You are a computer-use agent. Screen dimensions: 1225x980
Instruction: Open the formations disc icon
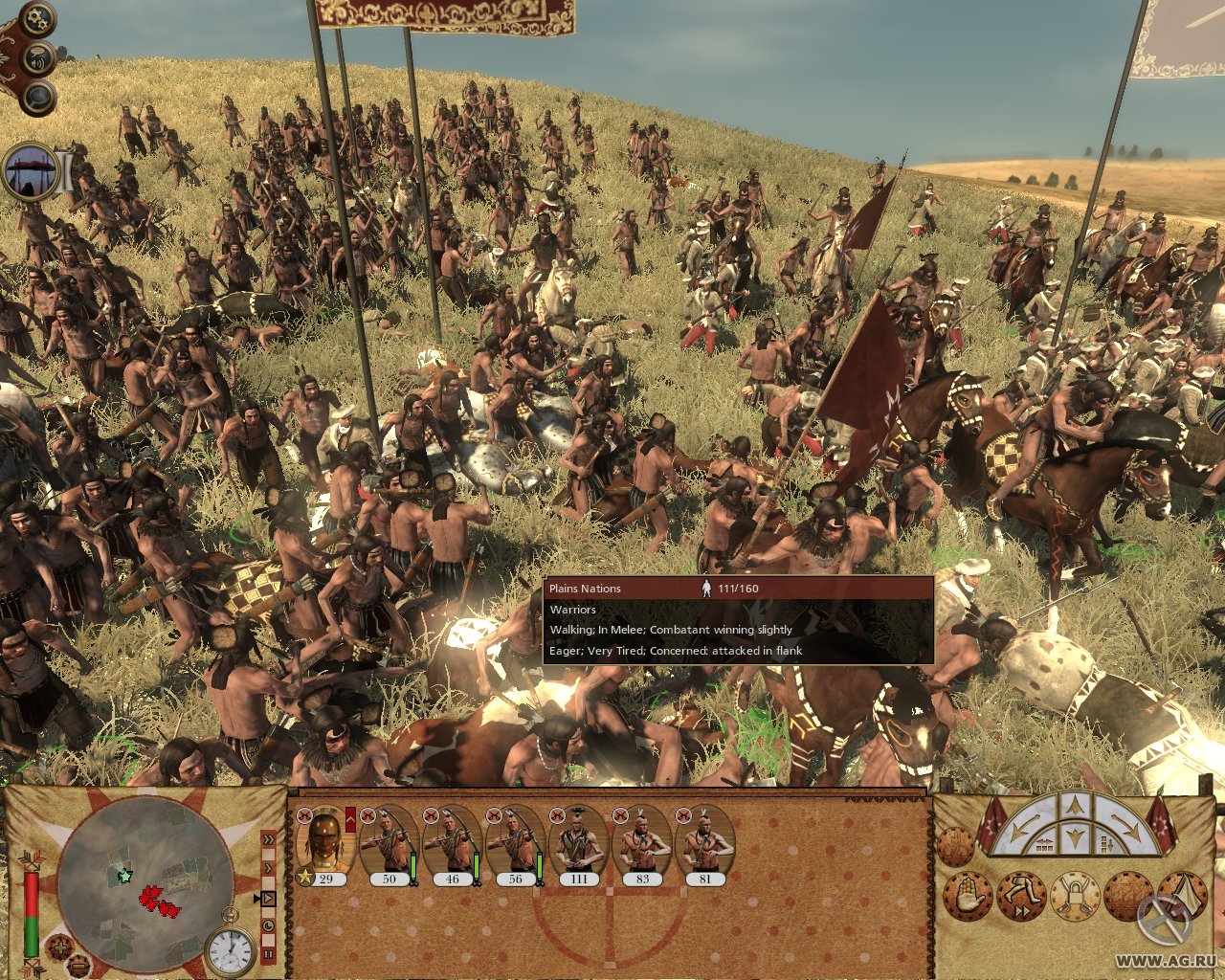click(x=1127, y=895)
